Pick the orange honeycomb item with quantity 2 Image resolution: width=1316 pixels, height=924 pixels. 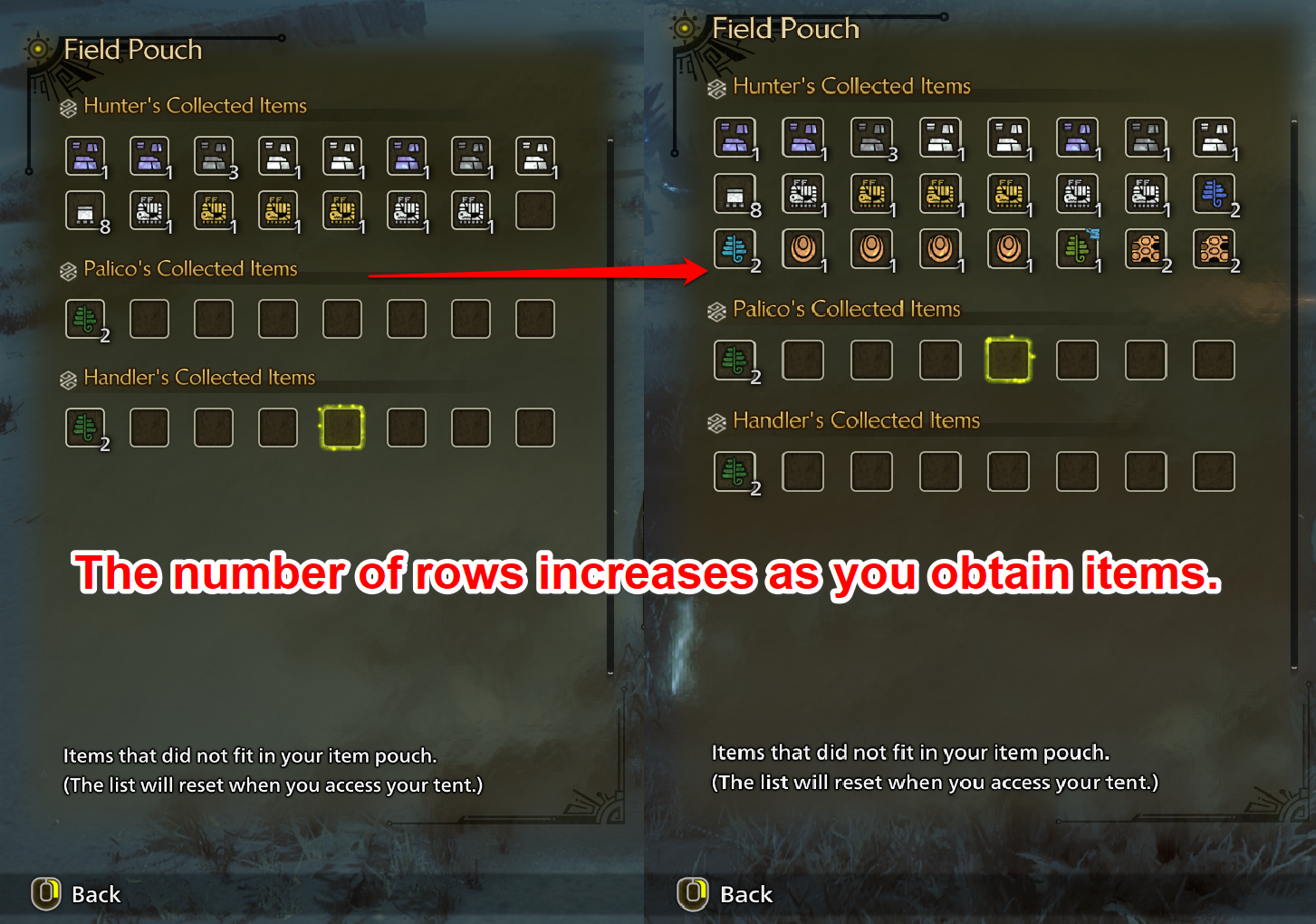1146,249
